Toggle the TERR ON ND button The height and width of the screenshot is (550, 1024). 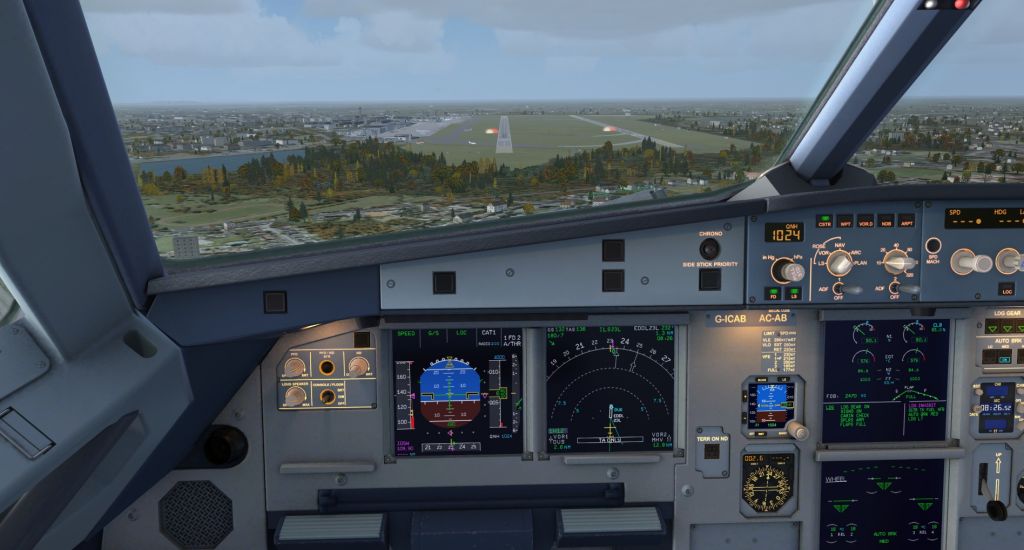coord(710,450)
